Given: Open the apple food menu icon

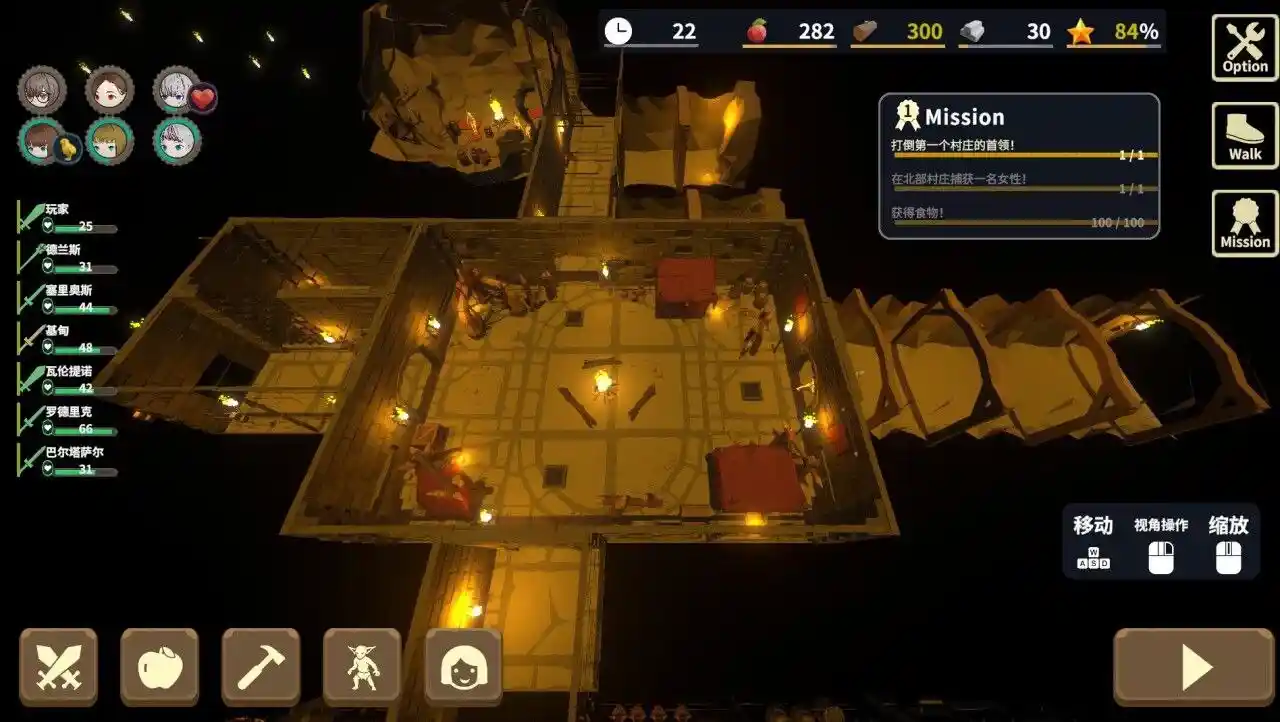Looking at the screenshot, I should (x=161, y=665).
